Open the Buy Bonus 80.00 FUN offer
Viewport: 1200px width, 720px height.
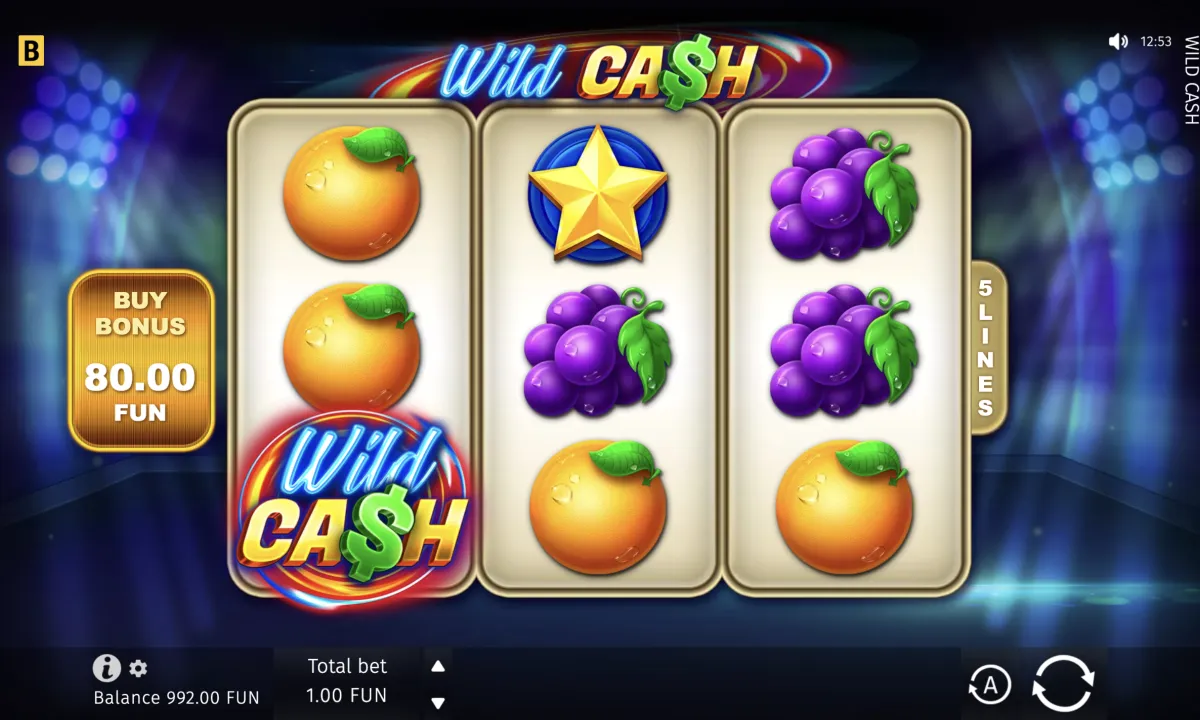(x=141, y=360)
